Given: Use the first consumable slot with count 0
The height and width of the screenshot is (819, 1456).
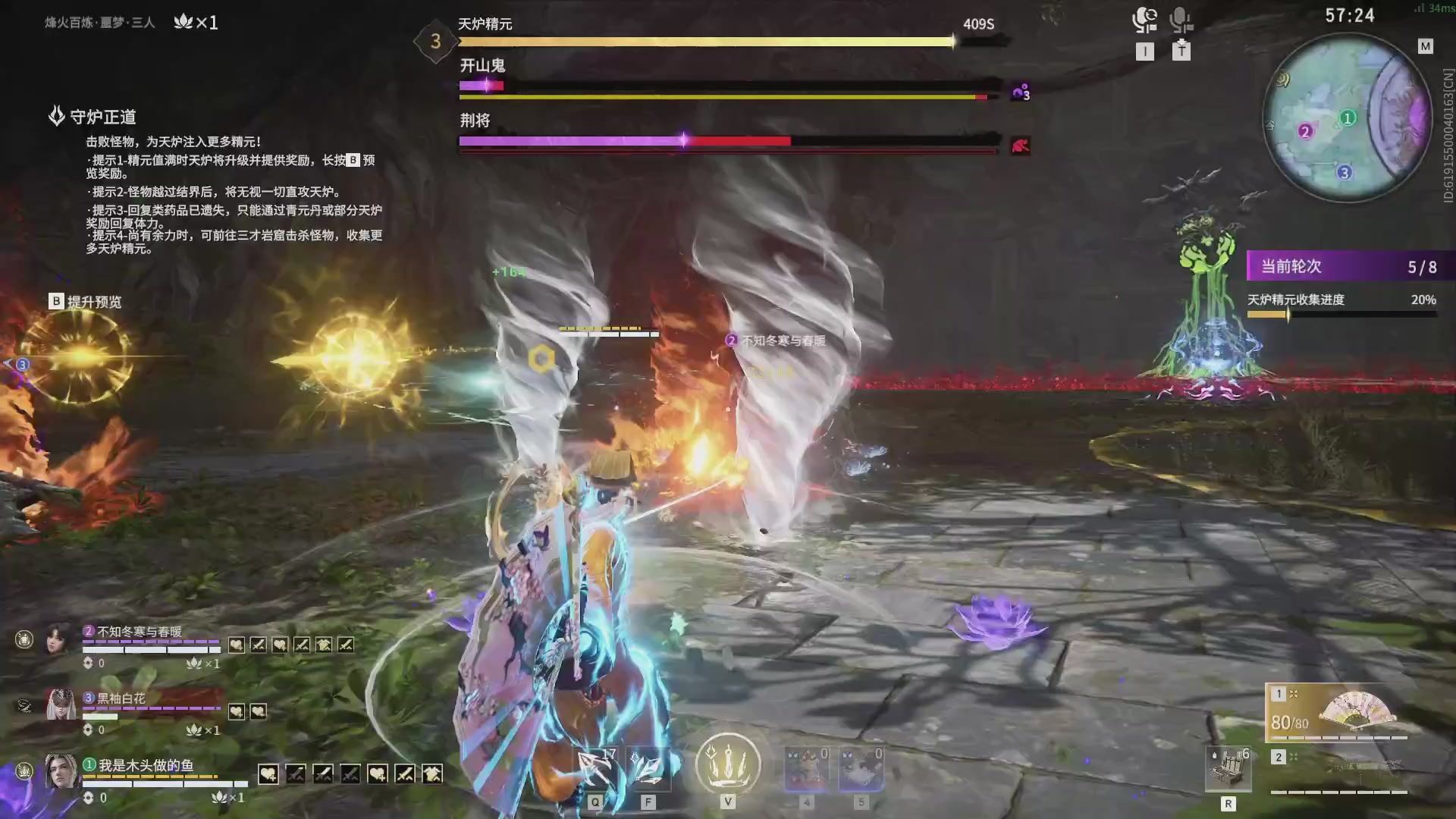Looking at the screenshot, I should [x=806, y=769].
